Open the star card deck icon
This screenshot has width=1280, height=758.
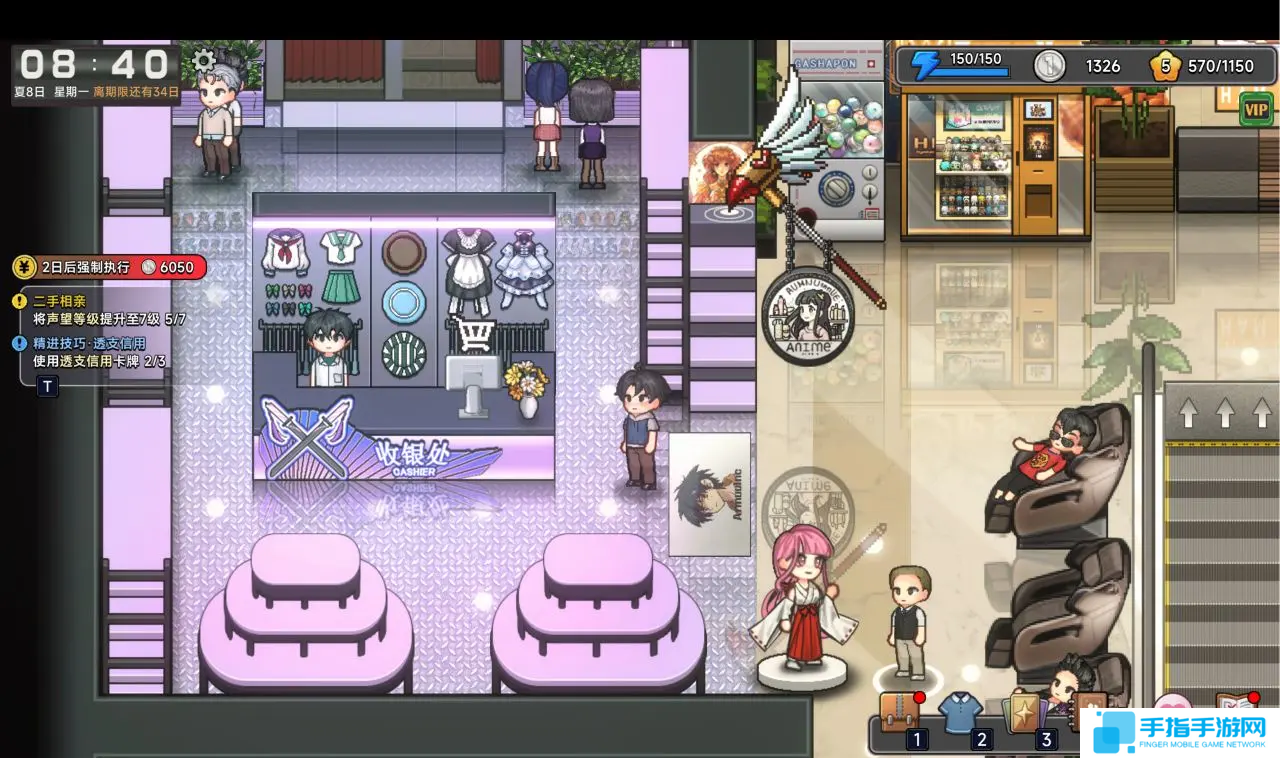pyautogui.click(x=1024, y=711)
